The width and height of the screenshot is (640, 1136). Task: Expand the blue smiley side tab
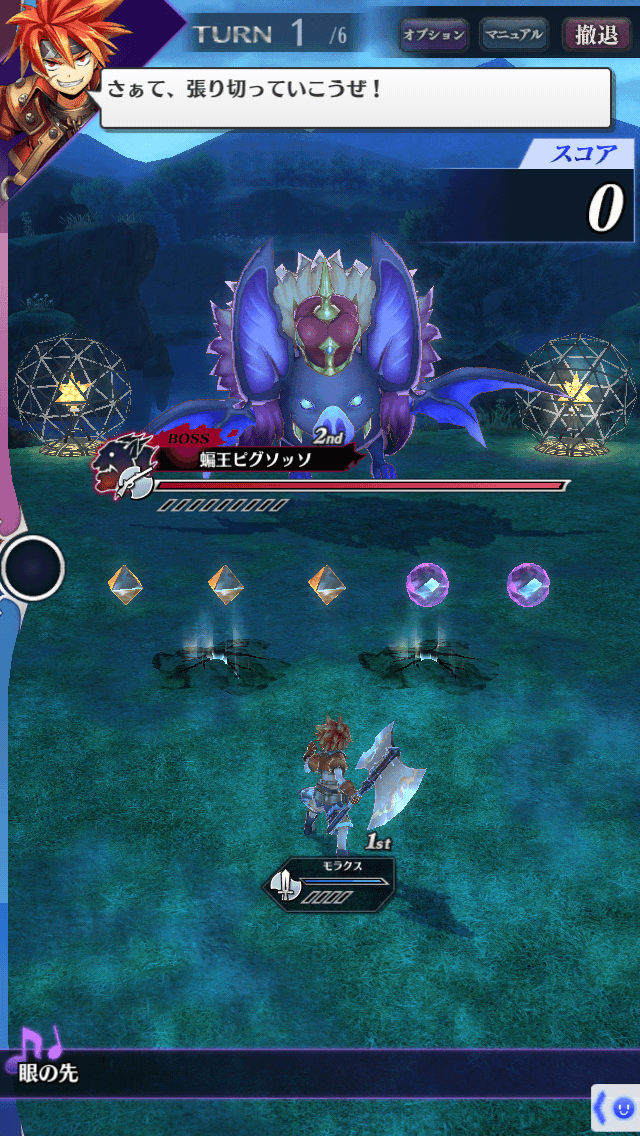tap(616, 1108)
